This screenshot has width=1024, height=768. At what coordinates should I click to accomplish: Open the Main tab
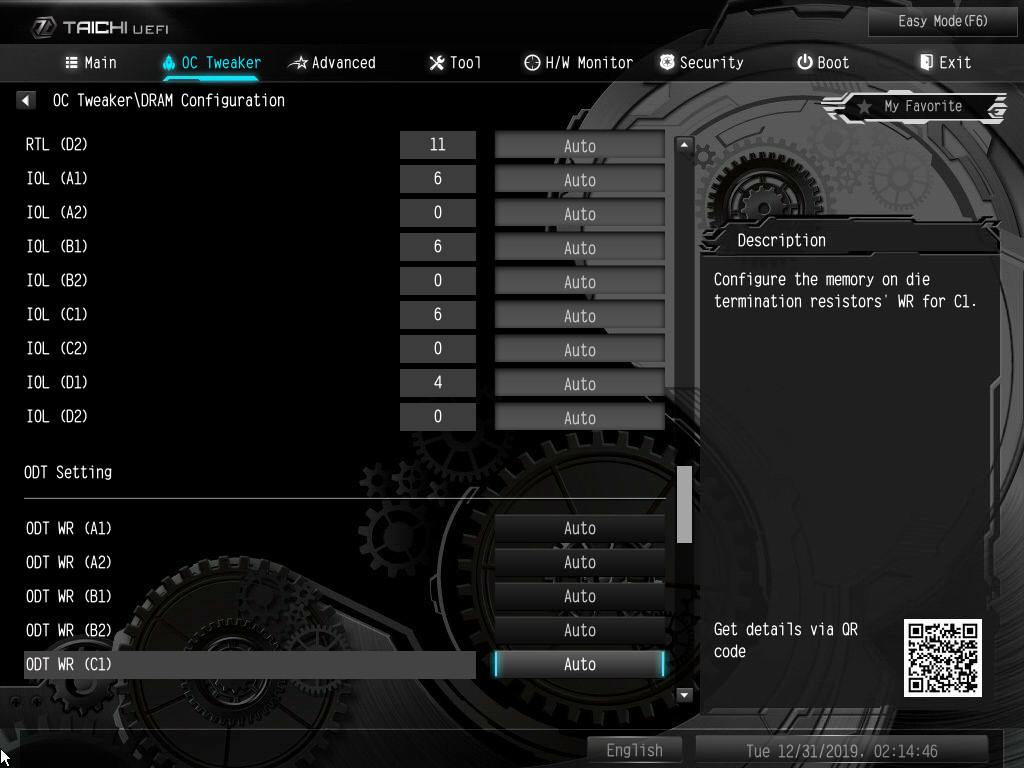[90, 62]
